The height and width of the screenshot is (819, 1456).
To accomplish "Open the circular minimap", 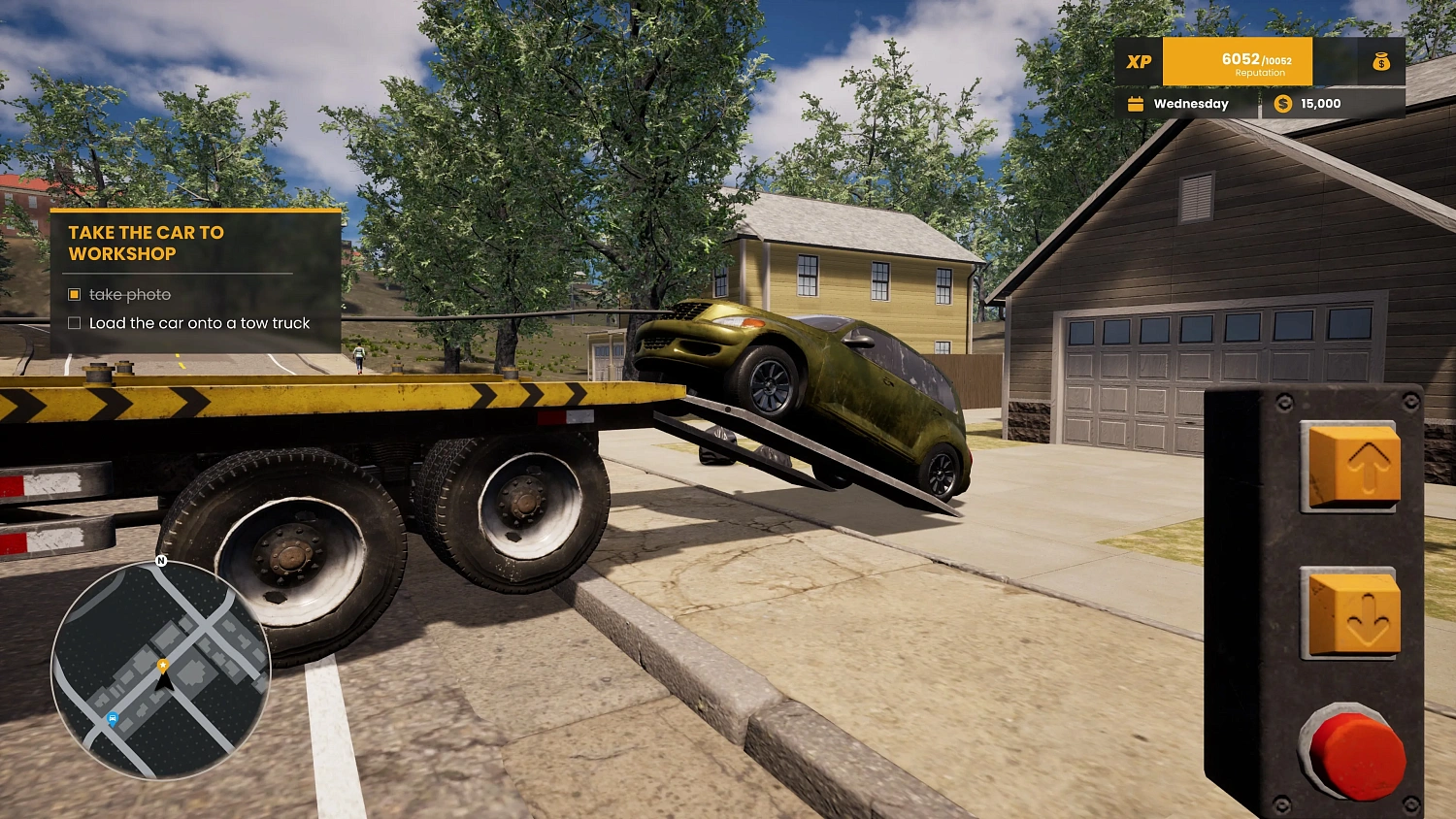I will click(162, 670).
